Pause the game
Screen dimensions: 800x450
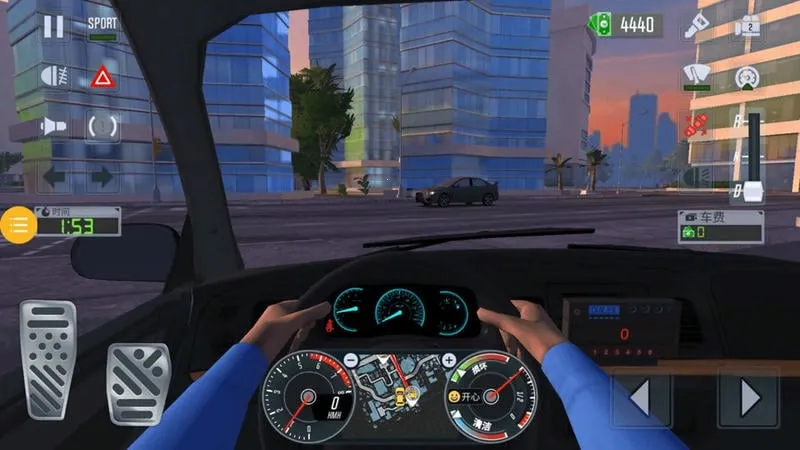(x=53, y=26)
